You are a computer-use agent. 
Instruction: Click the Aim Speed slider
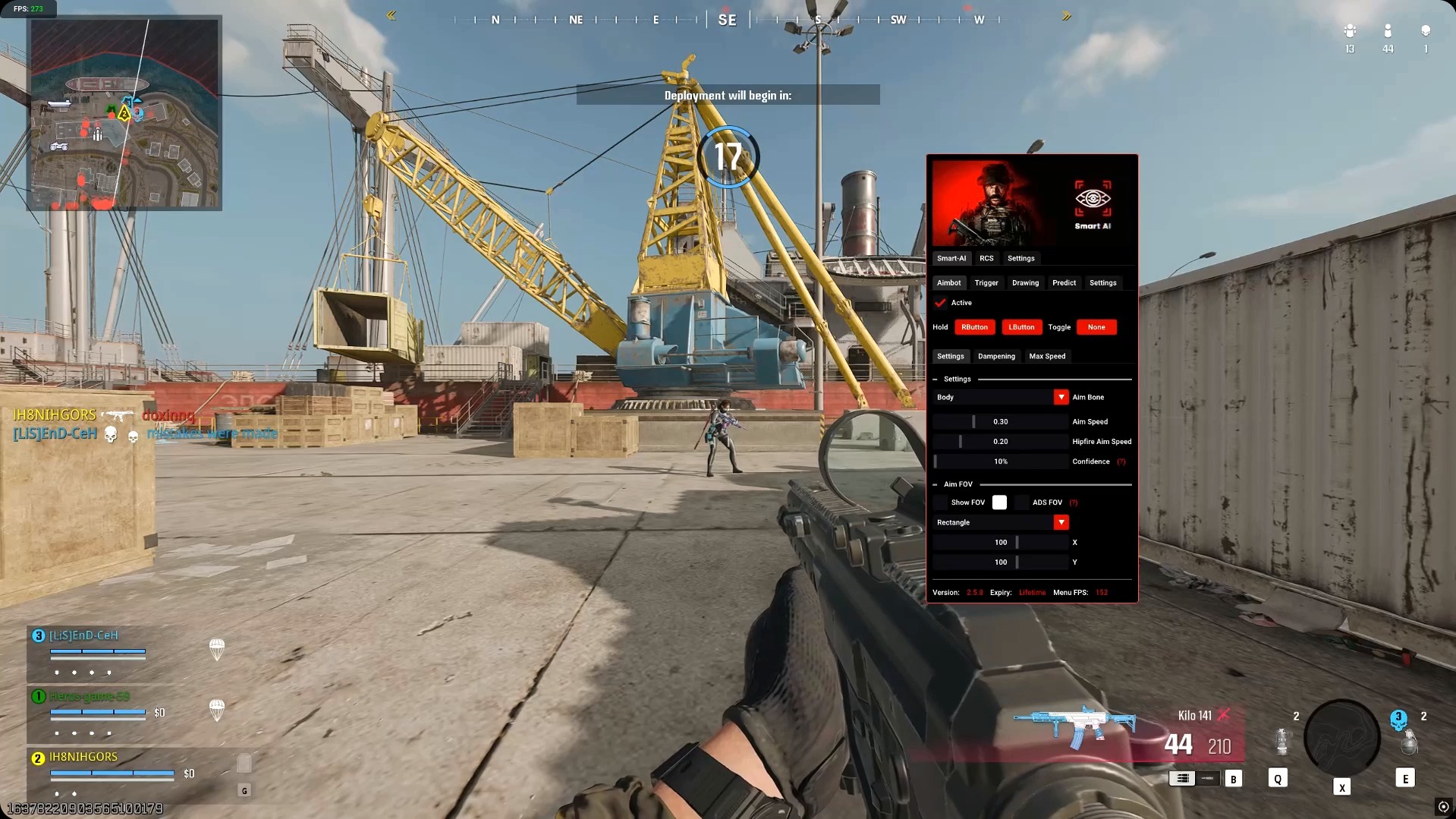pos(1000,421)
